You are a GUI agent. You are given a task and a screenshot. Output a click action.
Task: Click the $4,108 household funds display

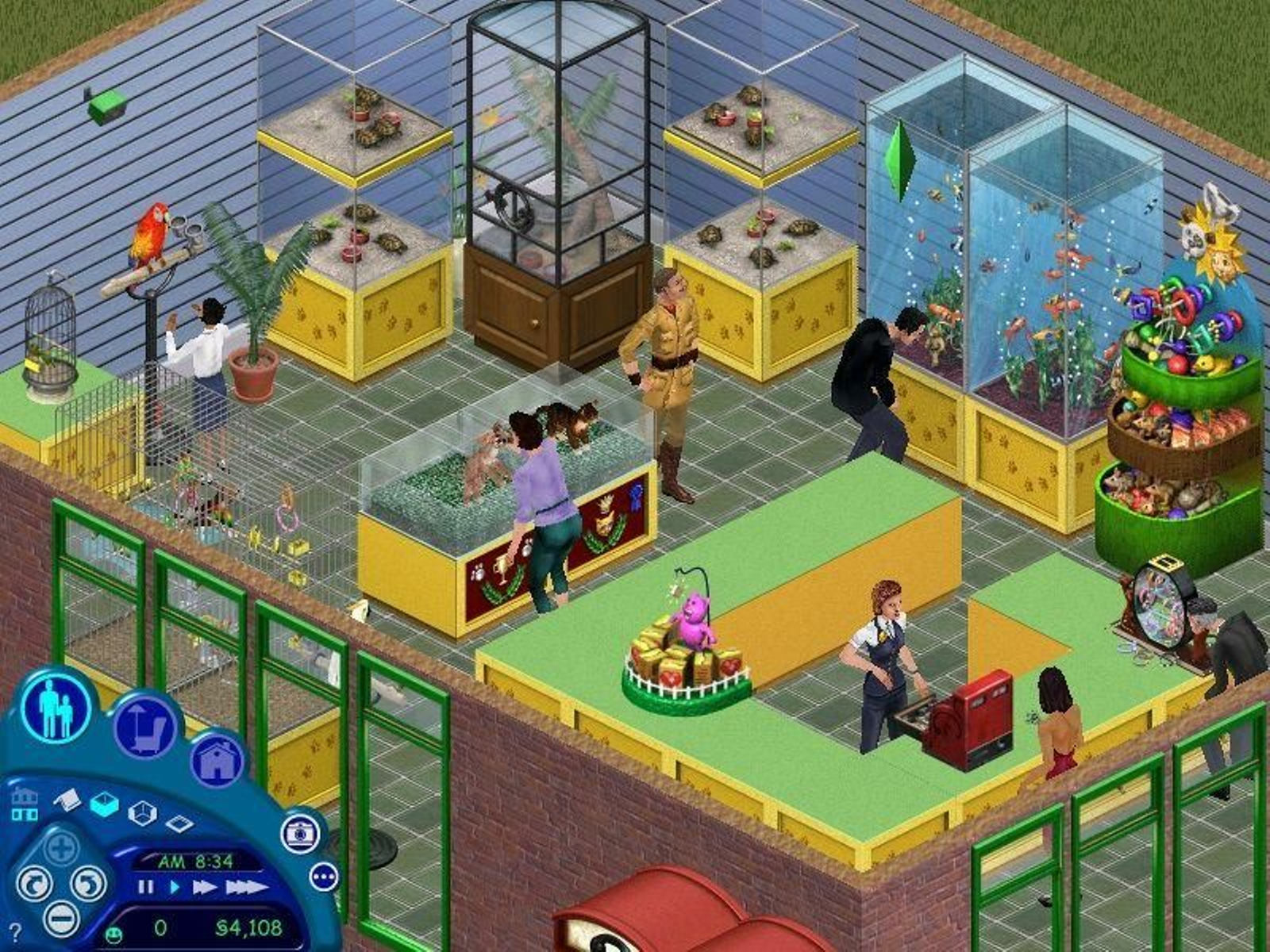point(248,927)
